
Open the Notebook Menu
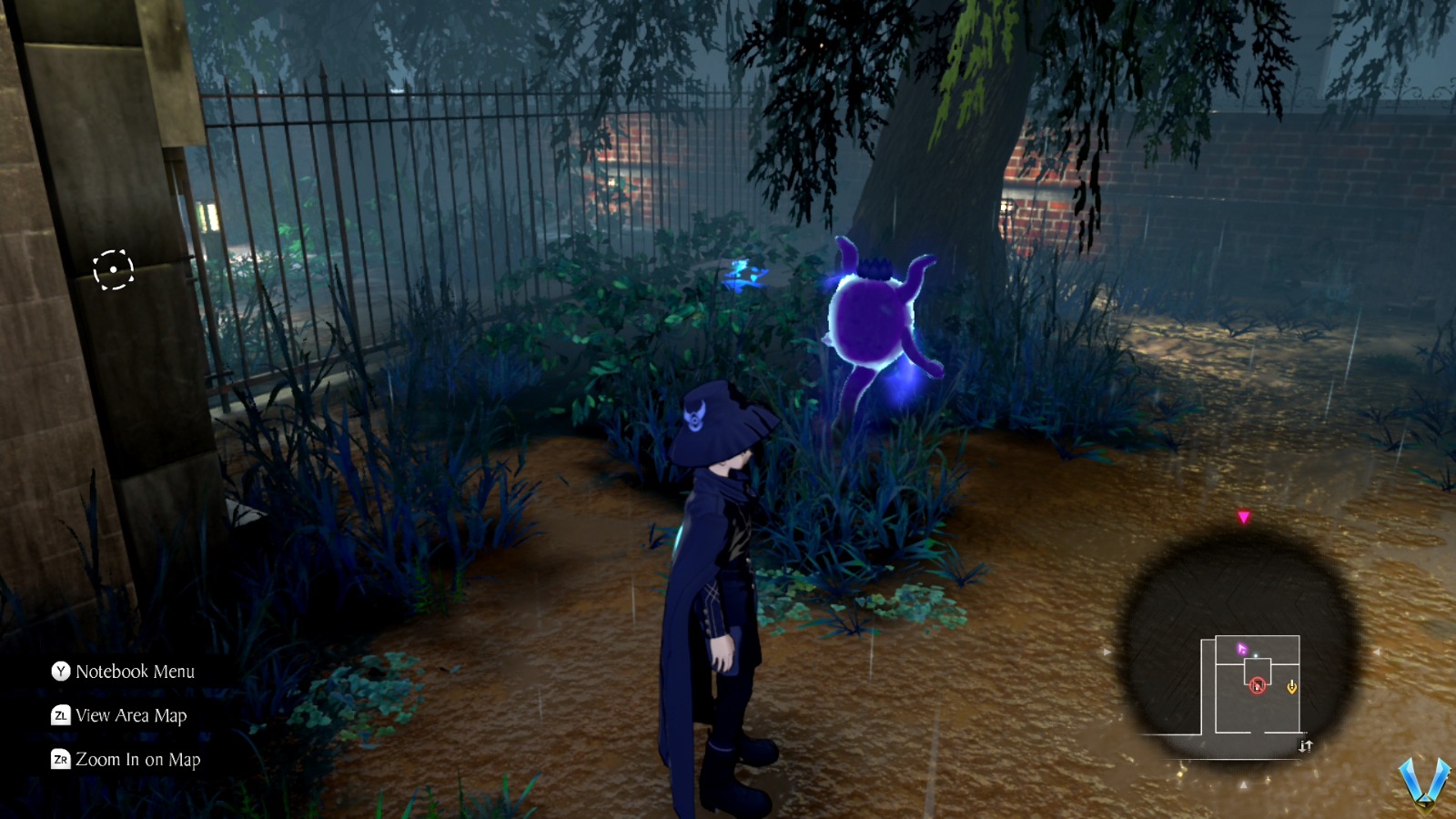136,672
